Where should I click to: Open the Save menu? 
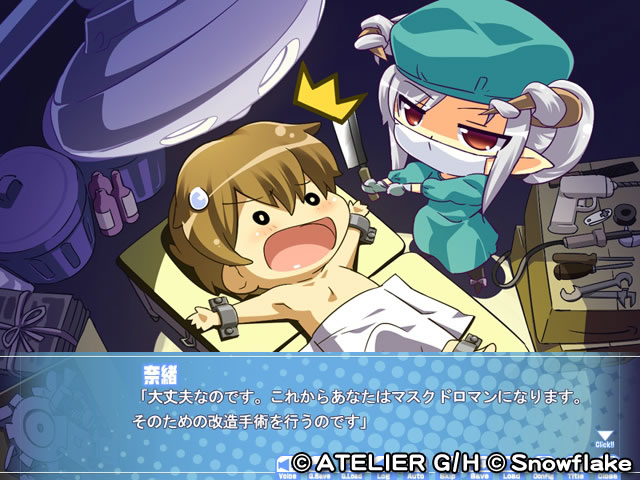[478, 474]
